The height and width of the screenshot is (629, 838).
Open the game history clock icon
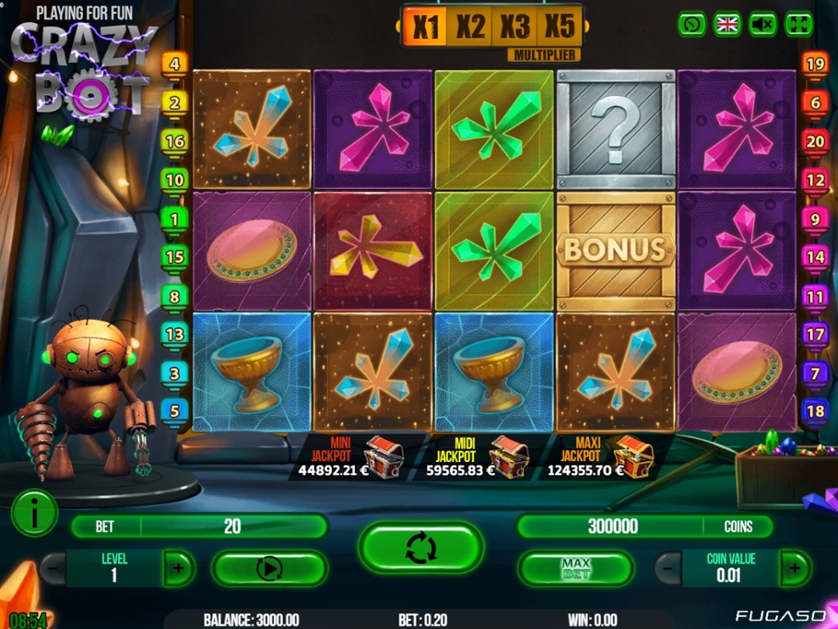coord(691,24)
